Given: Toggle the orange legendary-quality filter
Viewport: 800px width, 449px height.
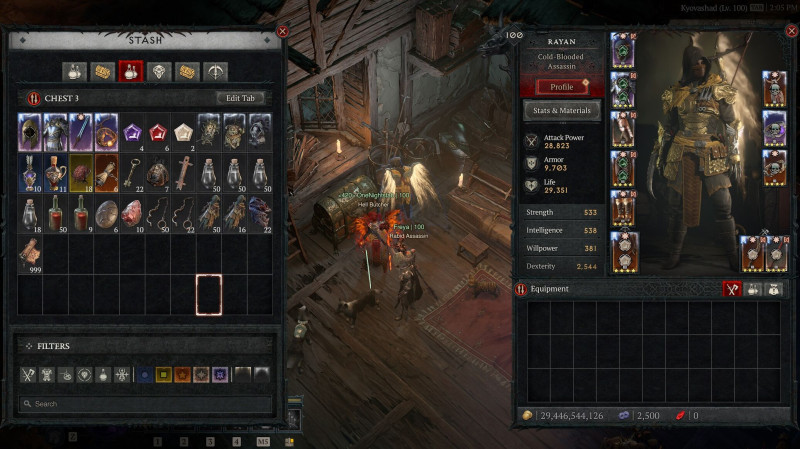Looking at the screenshot, I should [x=182, y=375].
